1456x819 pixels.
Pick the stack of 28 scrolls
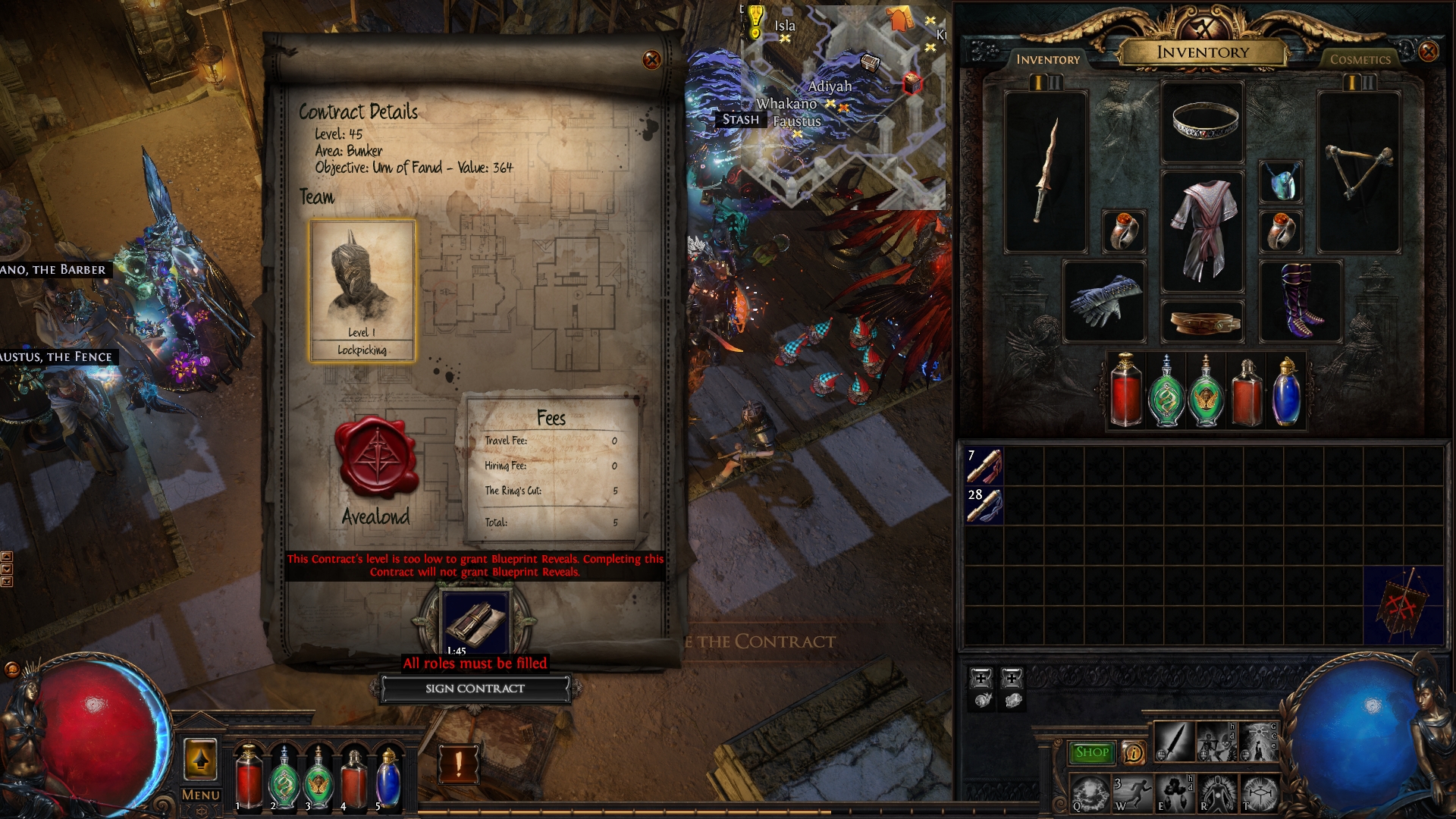tap(984, 505)
